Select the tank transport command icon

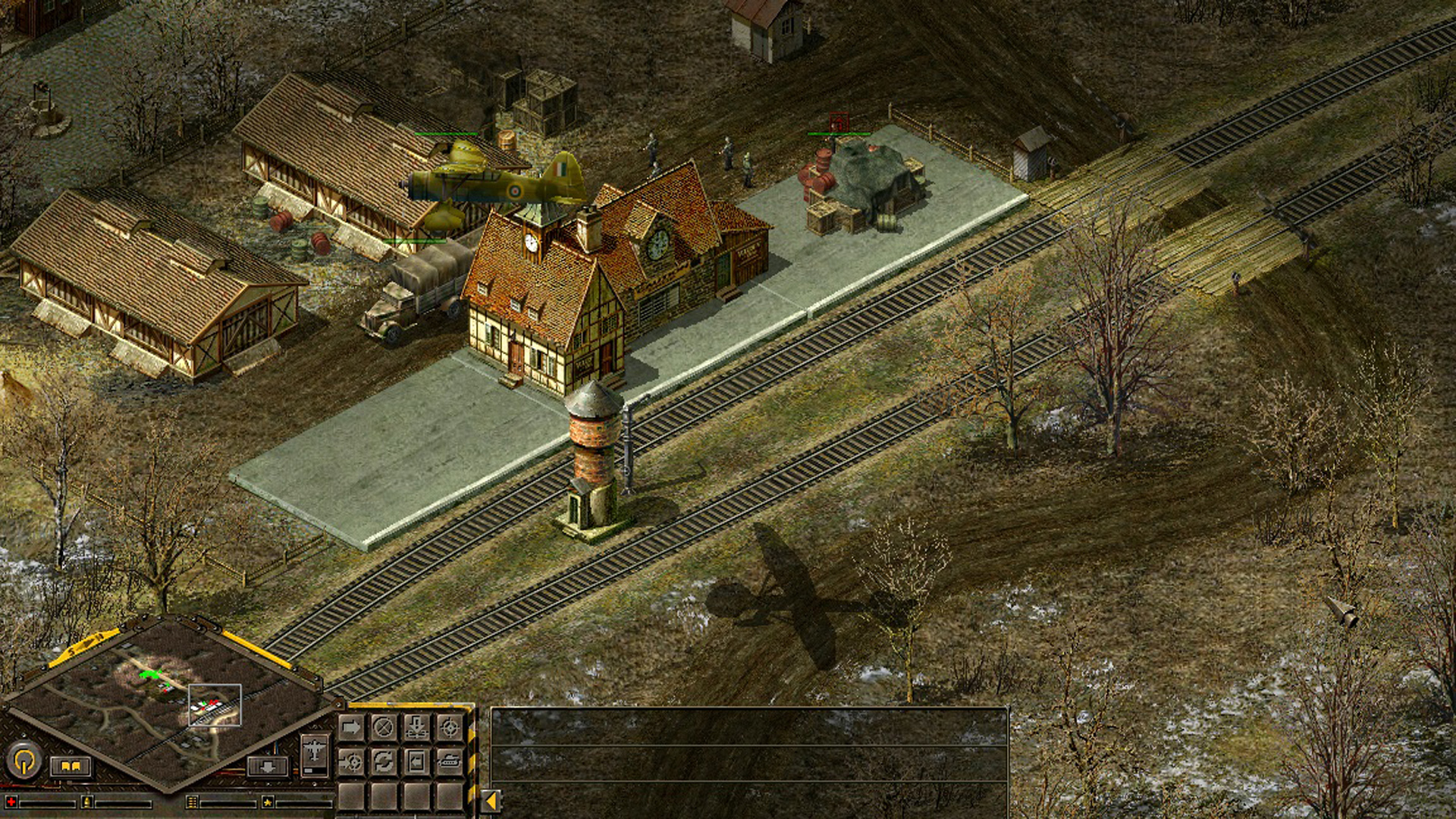(449, 761)
